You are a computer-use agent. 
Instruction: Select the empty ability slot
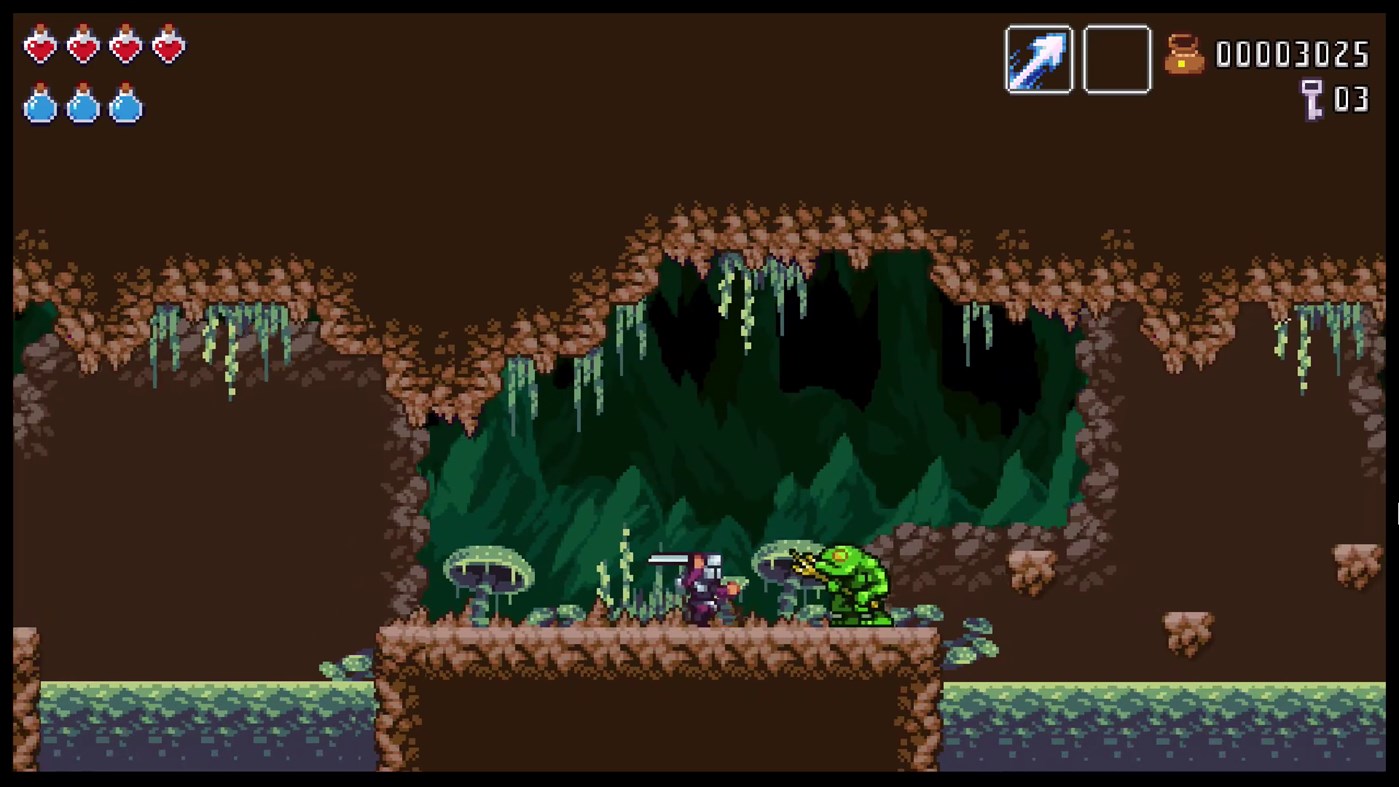pyautogui.click(x=1117, y=58)
